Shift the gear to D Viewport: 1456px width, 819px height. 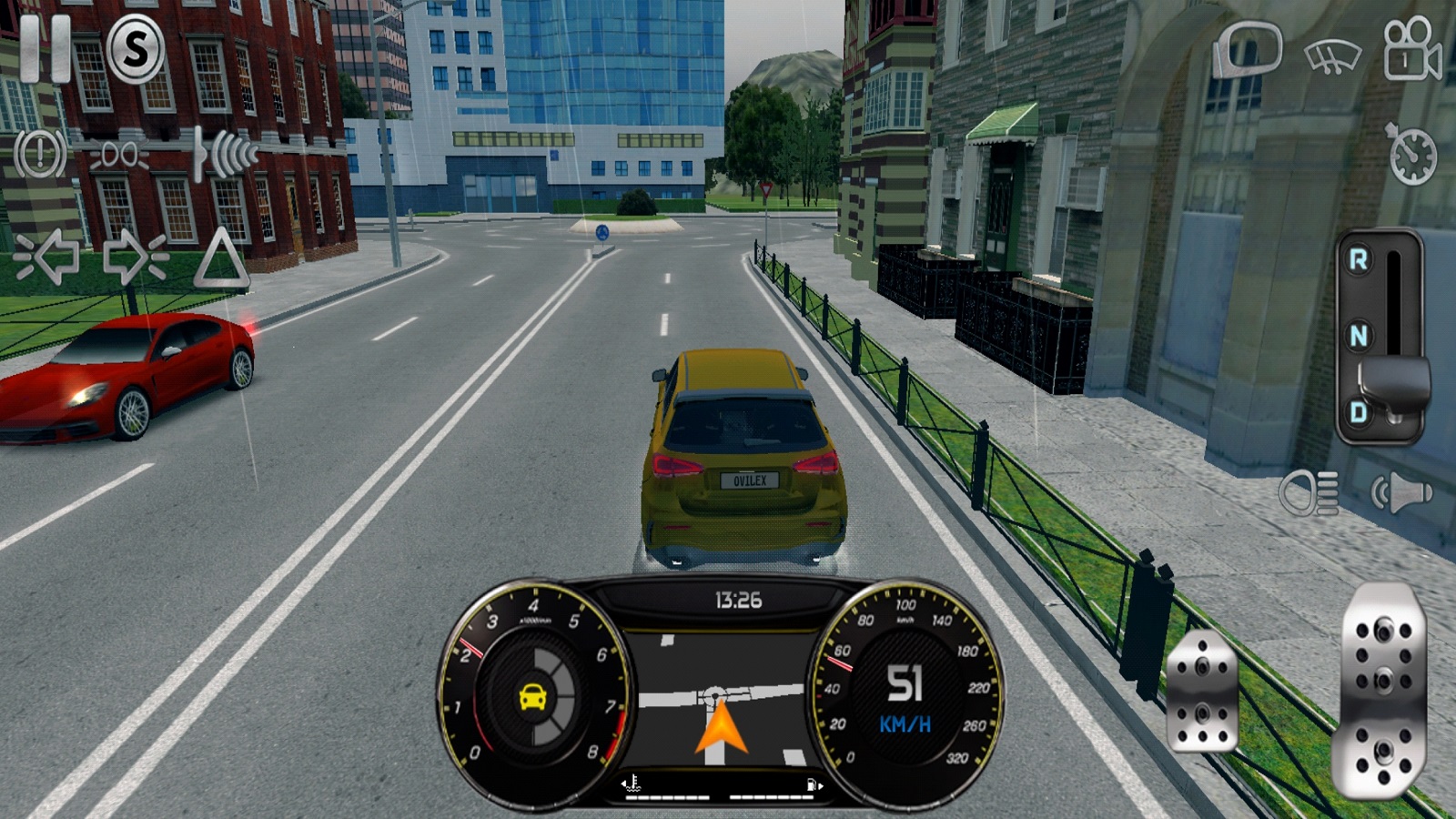tap(1358, 412)
